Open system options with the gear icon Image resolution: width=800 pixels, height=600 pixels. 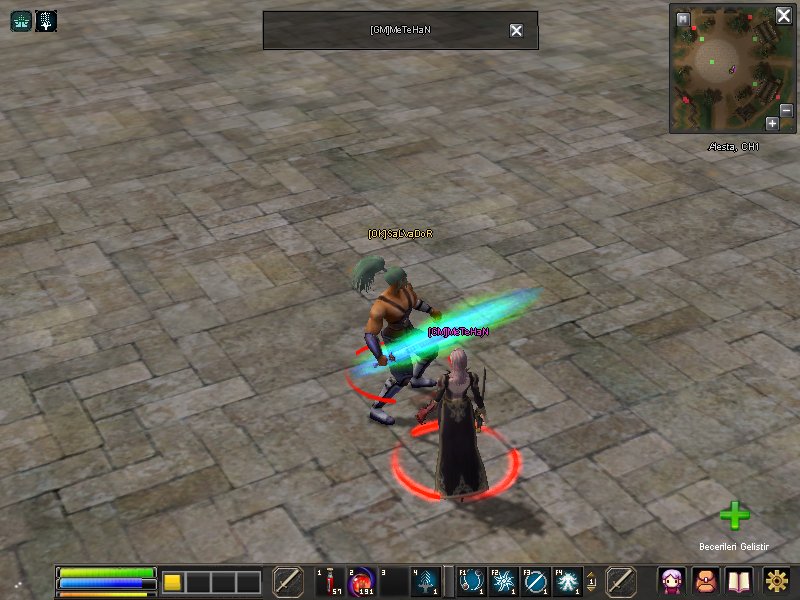tap(777, 581)
